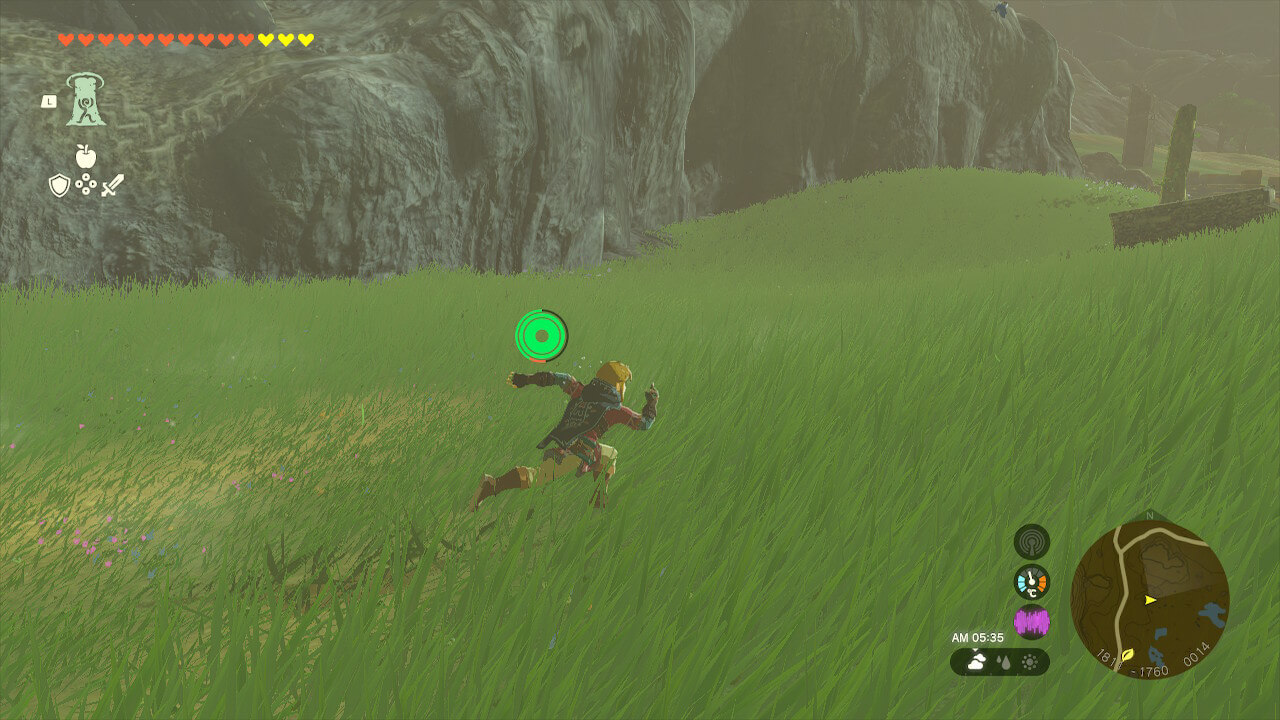This screenshot has height=720, width=1280.
Task: Toggle the sensor radar icon
Action: [x=1031, y=542]
